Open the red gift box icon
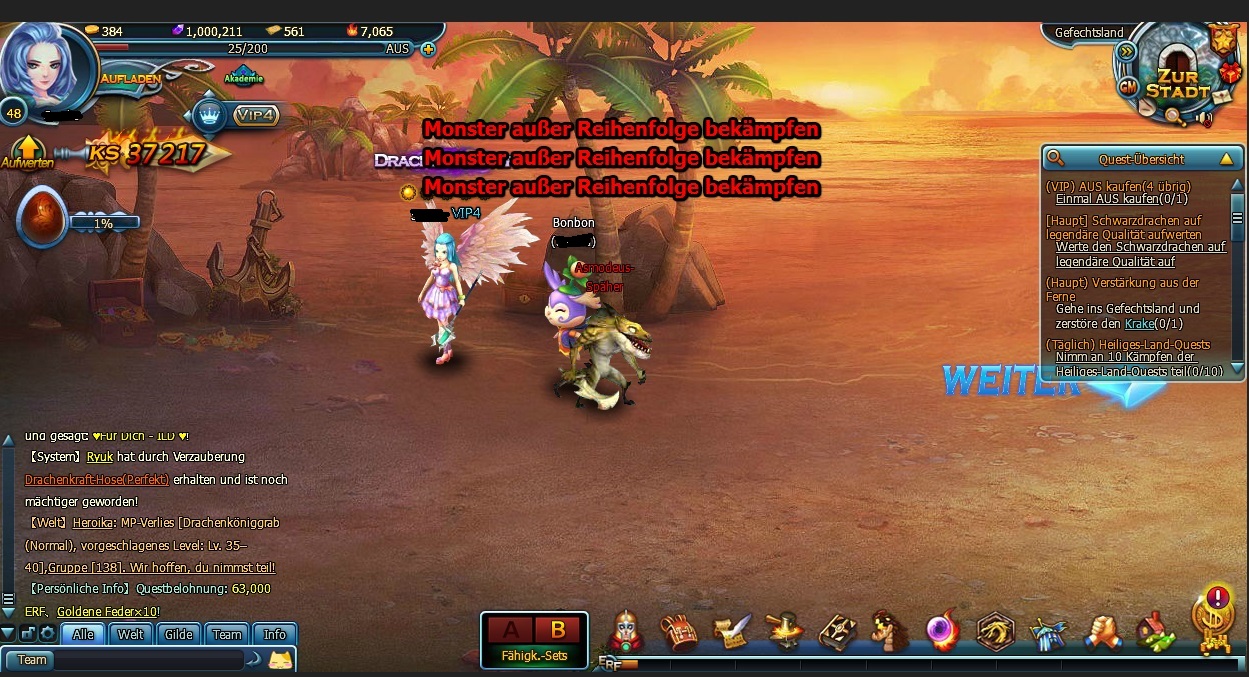The width and height of the screenshot is (1249, 677). pos(1232,71)
